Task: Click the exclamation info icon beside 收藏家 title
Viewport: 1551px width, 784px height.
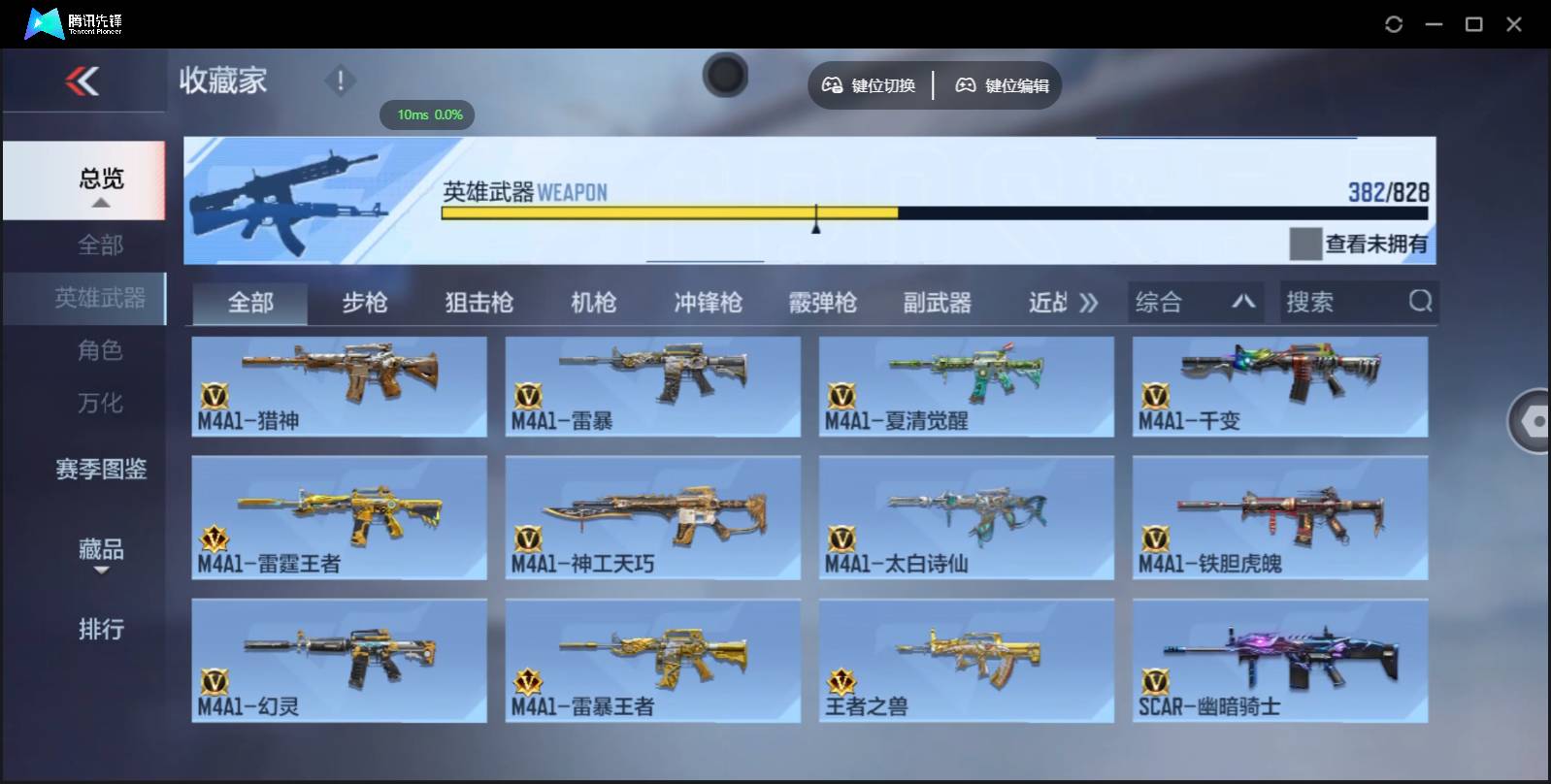Action: (340, 82)
